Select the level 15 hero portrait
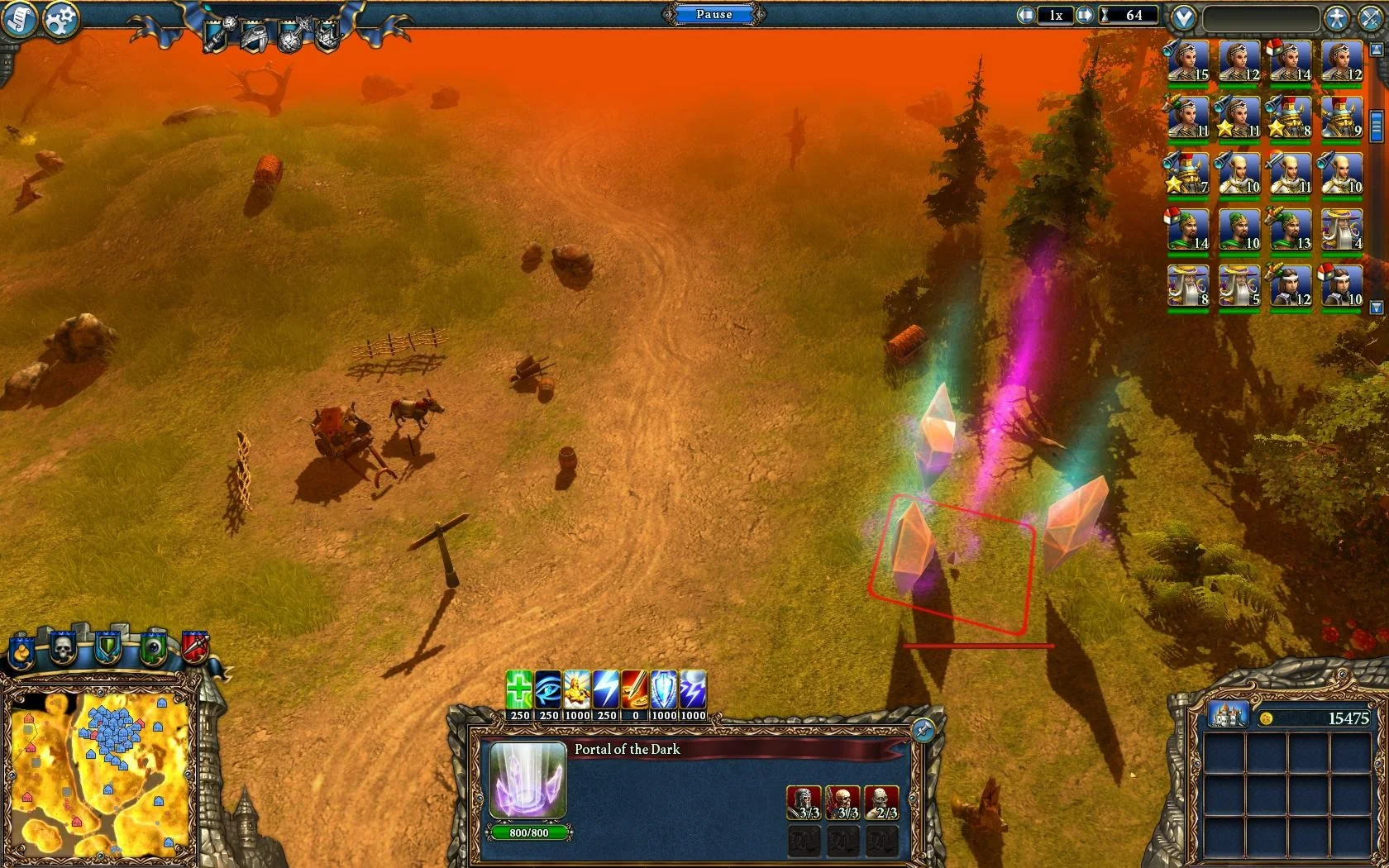The width and height of the screenshot is (1389, 868). (x=1189, y=62)
